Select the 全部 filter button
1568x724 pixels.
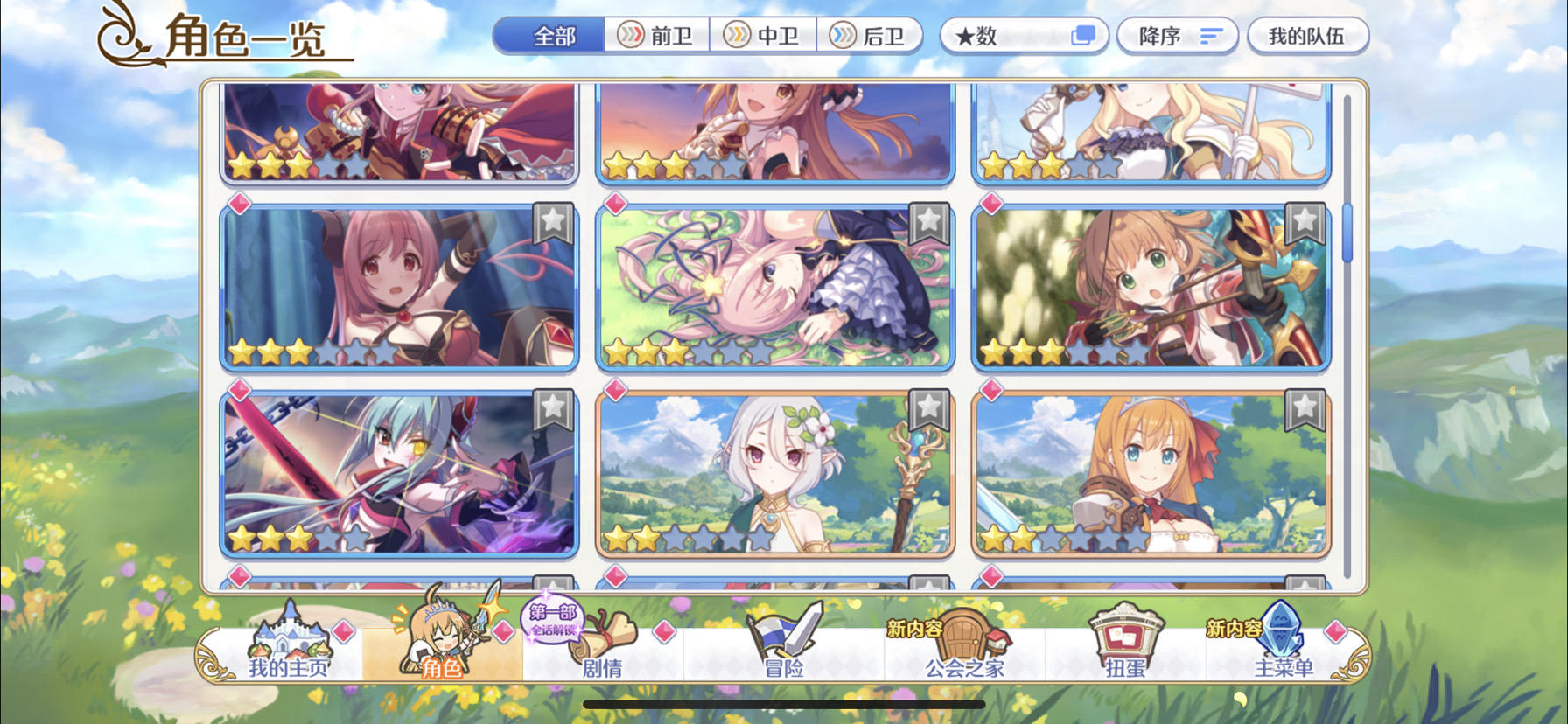point(554,37)
